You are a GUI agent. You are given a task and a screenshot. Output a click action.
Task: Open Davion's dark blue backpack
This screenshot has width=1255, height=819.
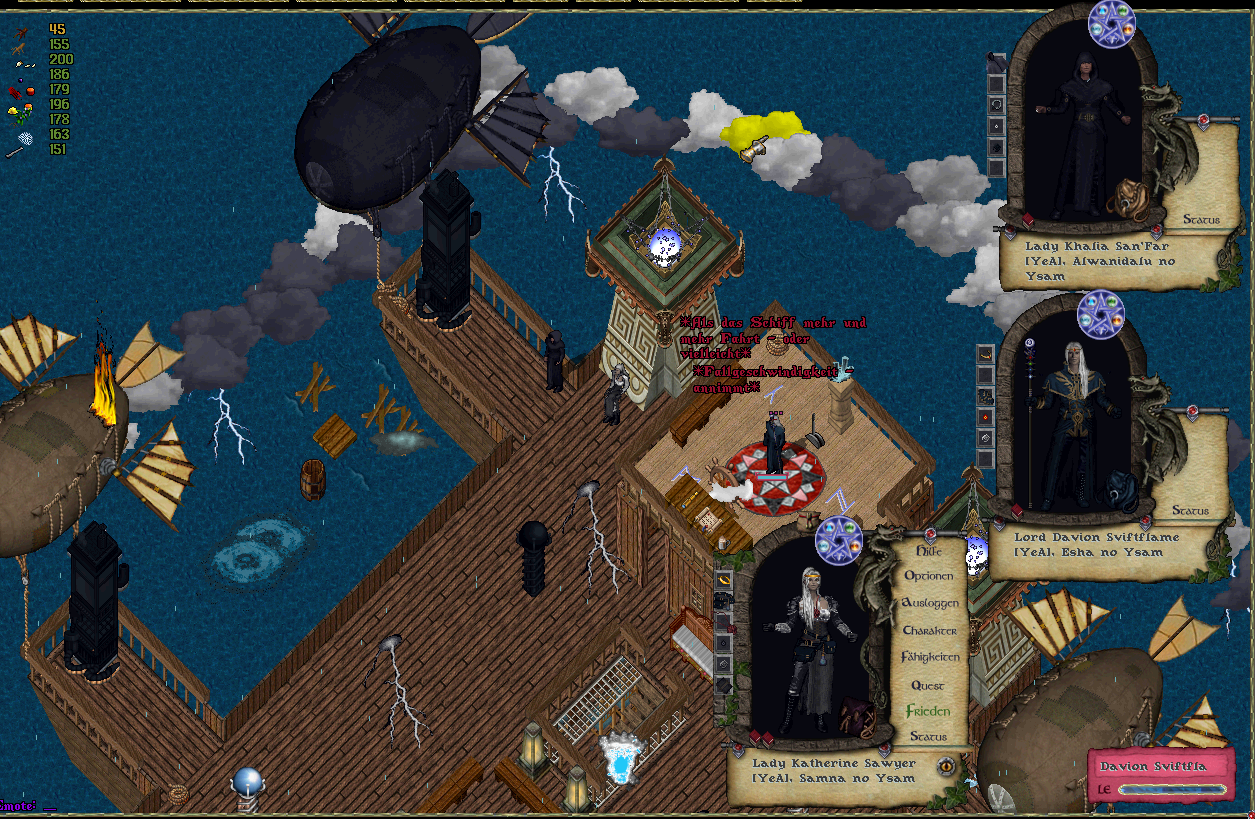coord(1117,489)
